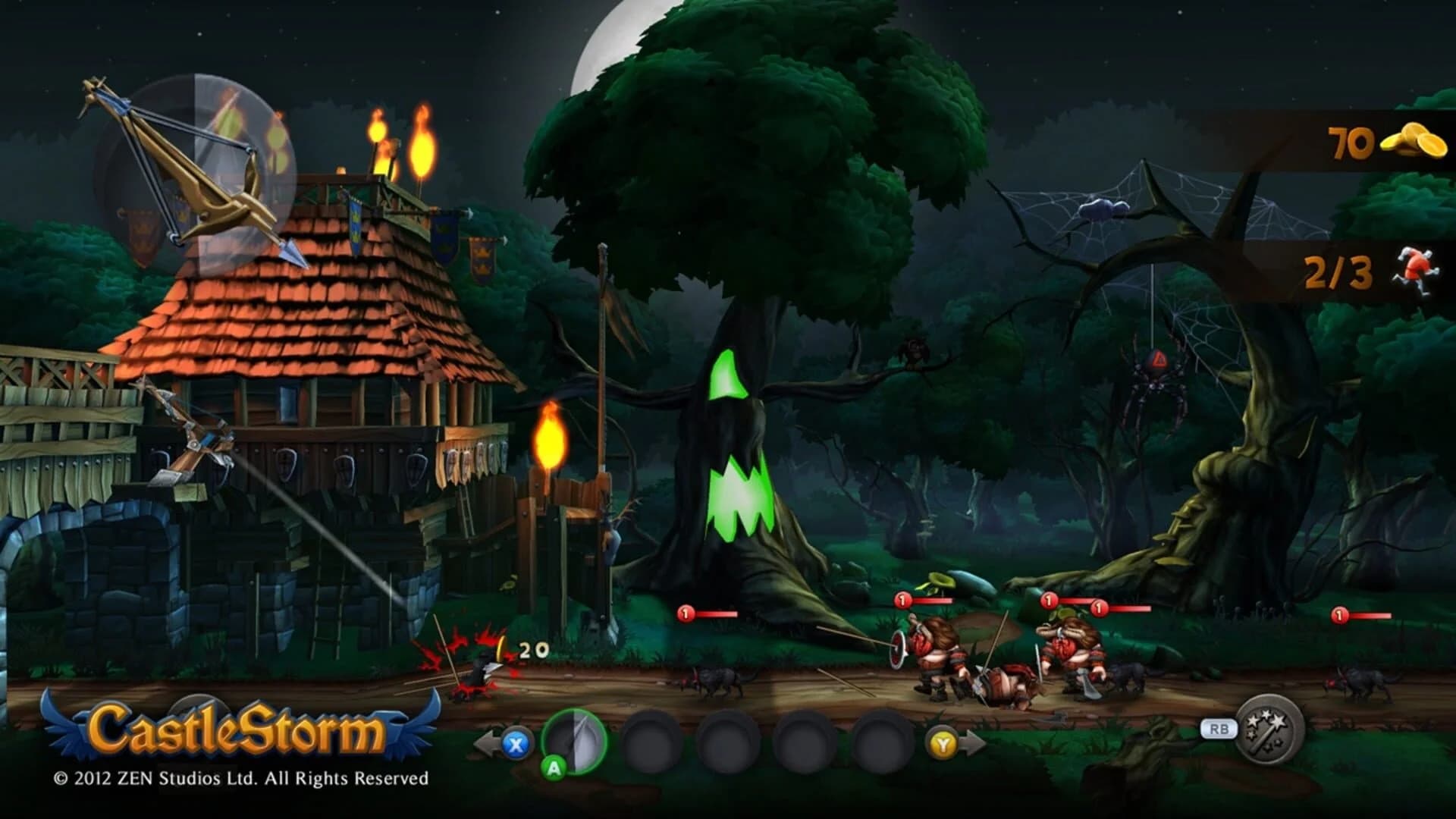Screen dimensions: 1456x819
Task: Click the second empty weapon slot
Action: (x=726, y=742)
